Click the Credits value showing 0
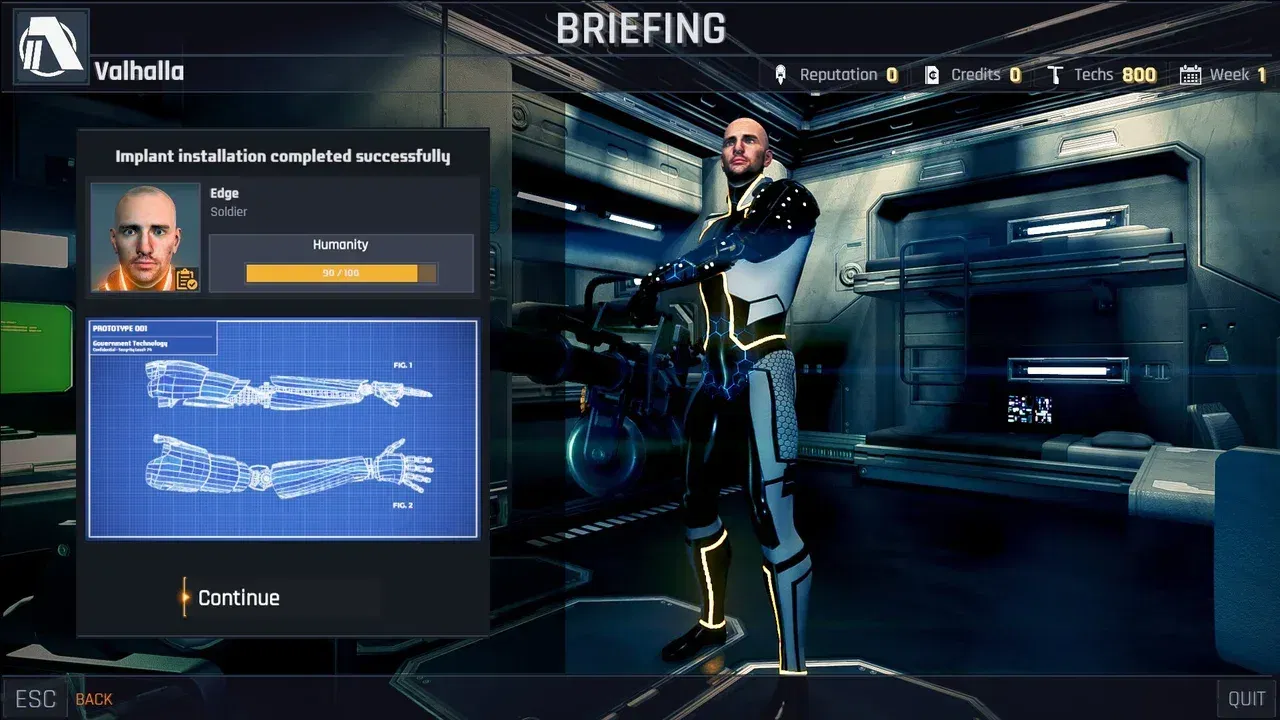This screenshot has width=1280, height=720. click(x=1017, y=73)
